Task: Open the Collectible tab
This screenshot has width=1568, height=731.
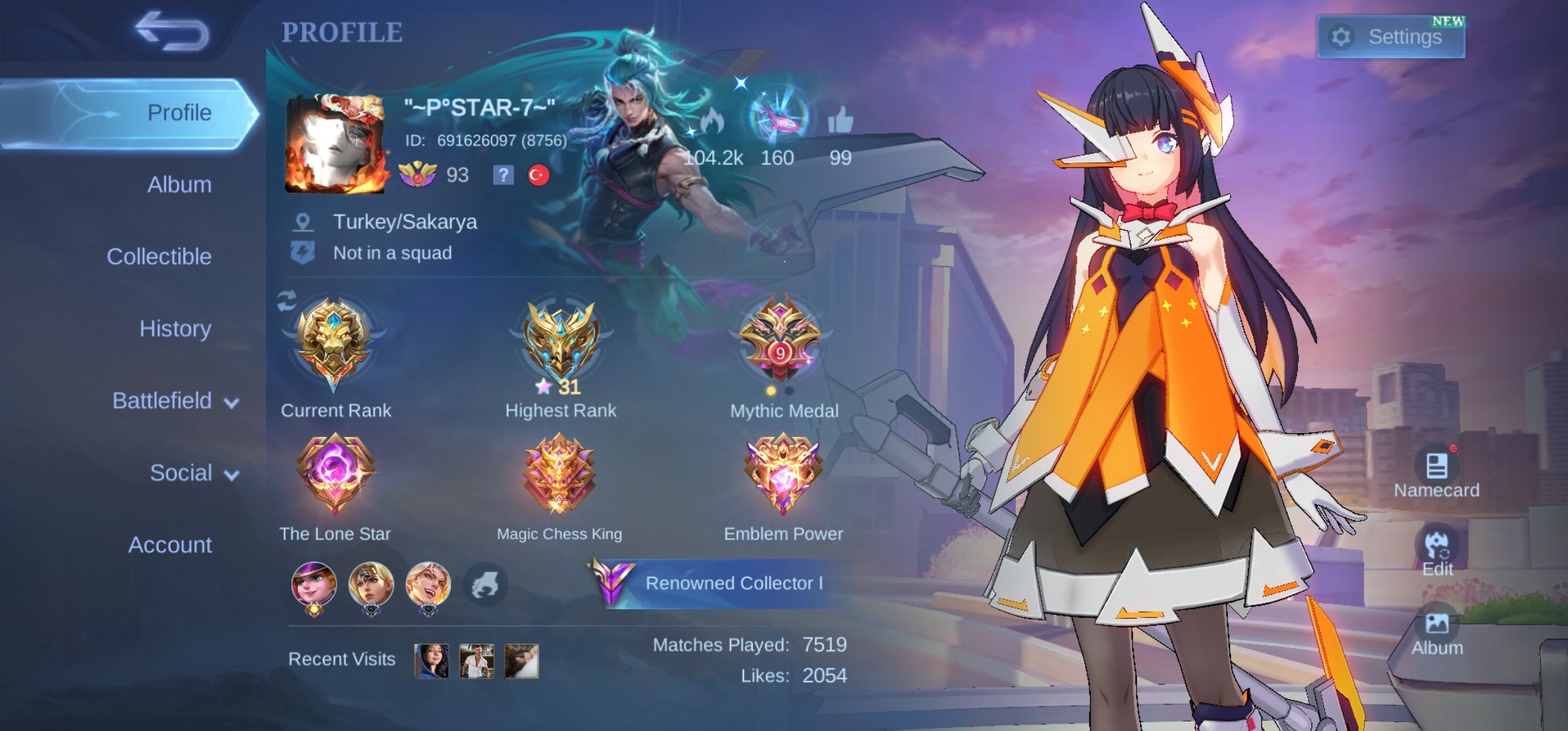Action: [158, 257]
